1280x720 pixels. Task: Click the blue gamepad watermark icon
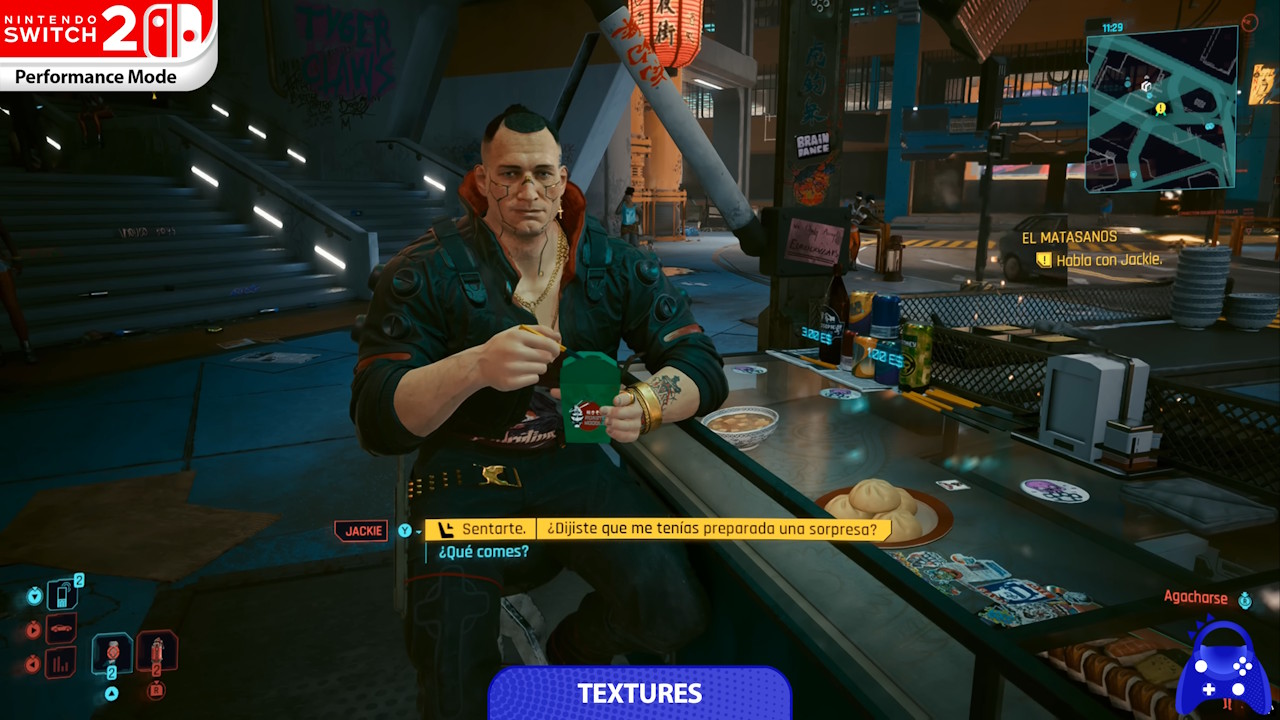(1226, 668)
